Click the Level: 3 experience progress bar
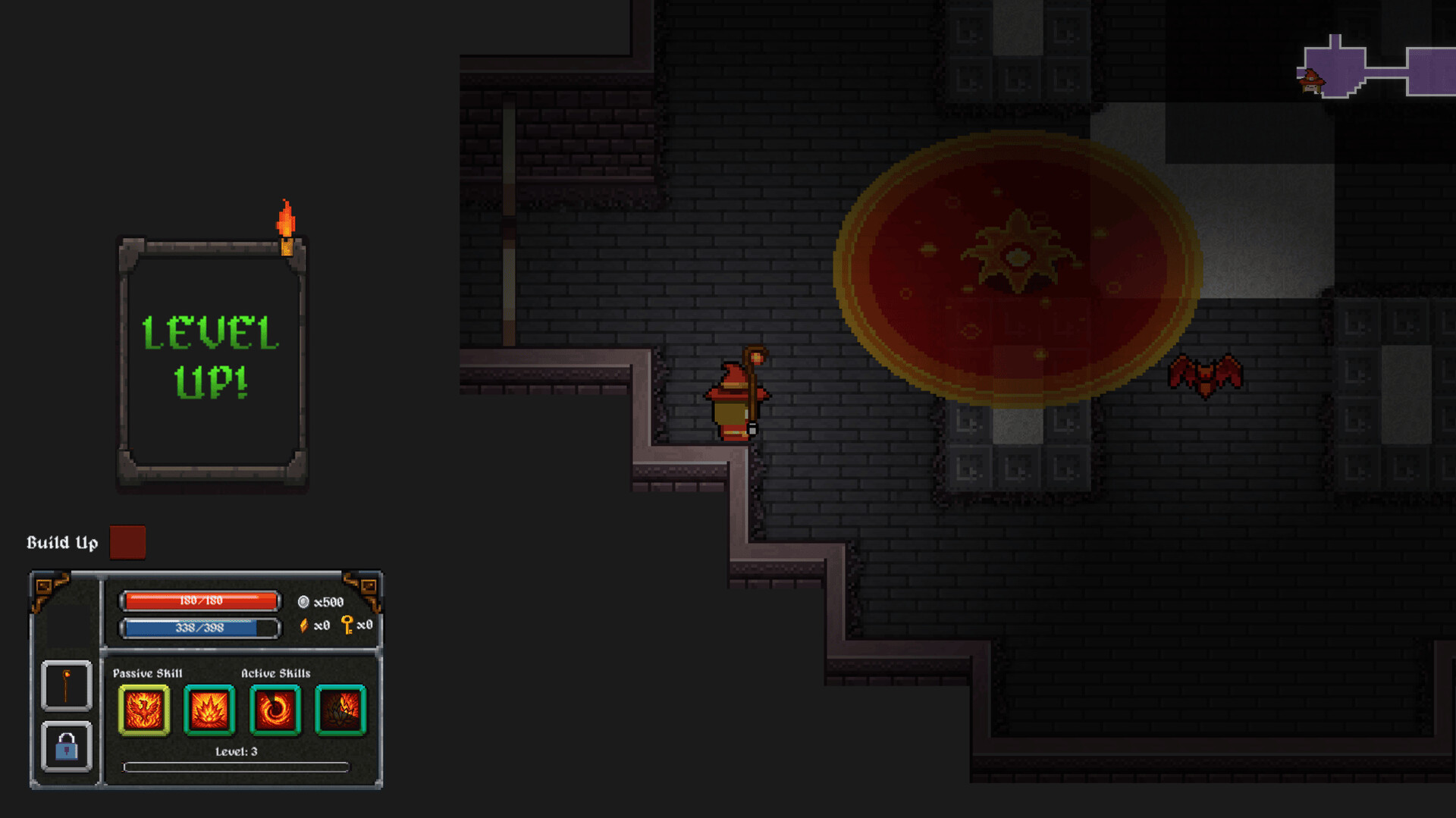Image resolution: width=1456 pixels, height=818 pixels. coord(235,766)
